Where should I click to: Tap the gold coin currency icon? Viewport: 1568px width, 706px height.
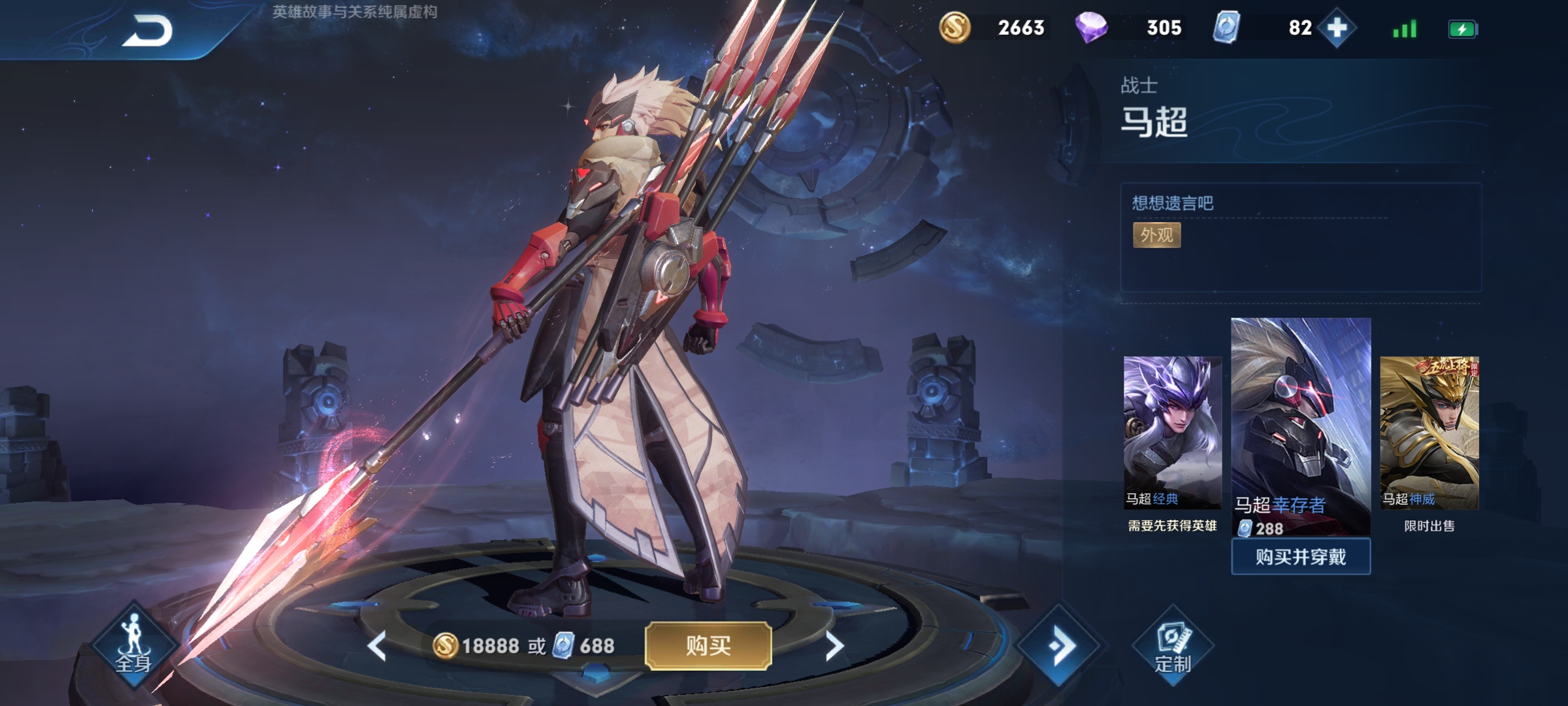tap(955, 28)
